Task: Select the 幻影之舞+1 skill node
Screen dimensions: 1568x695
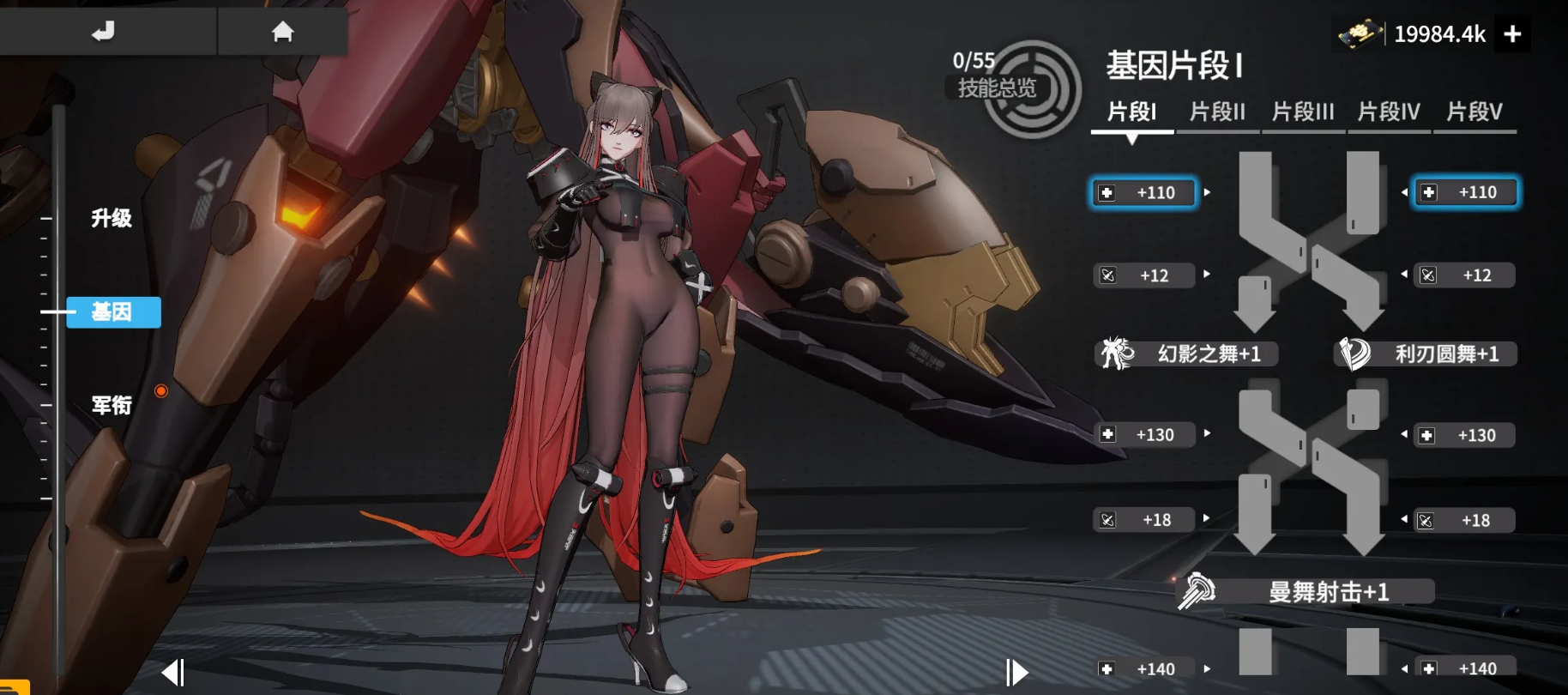Action: coord(1188,354)
